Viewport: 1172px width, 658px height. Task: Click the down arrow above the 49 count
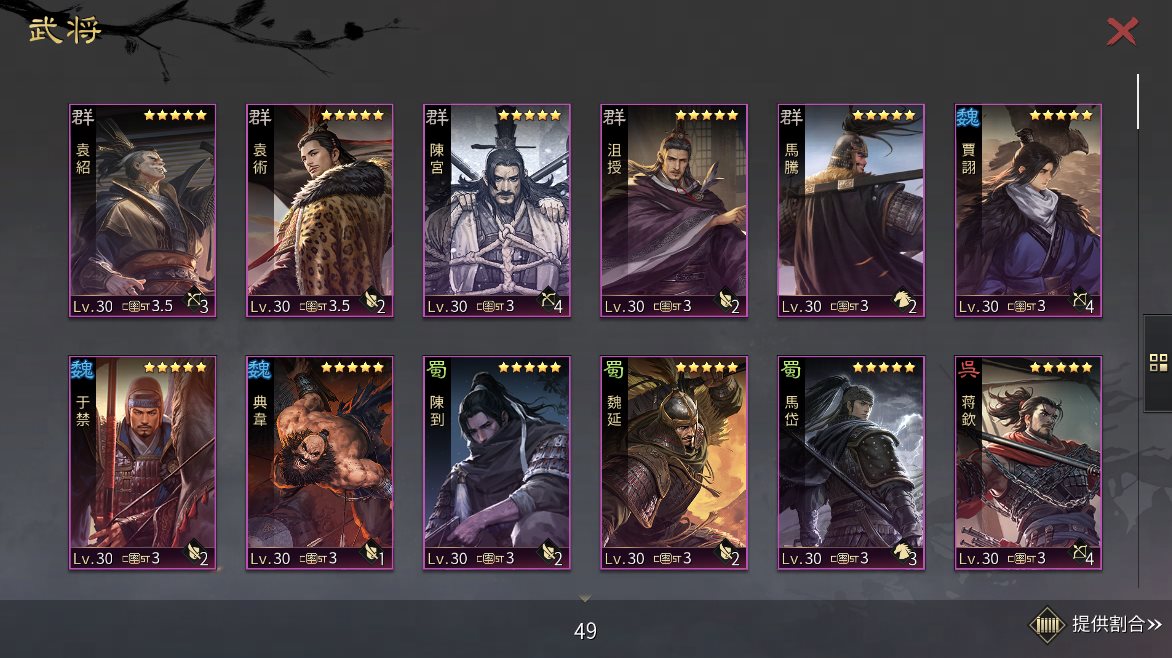586,599
